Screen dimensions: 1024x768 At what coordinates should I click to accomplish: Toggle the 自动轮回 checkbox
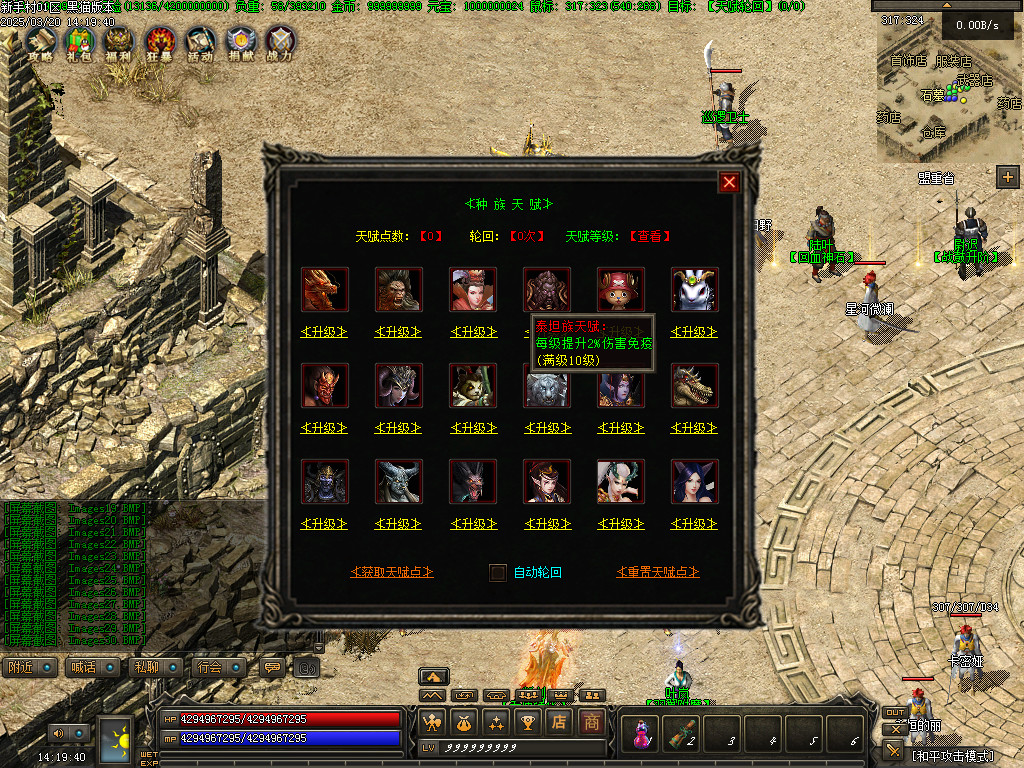tap(498, 573)
